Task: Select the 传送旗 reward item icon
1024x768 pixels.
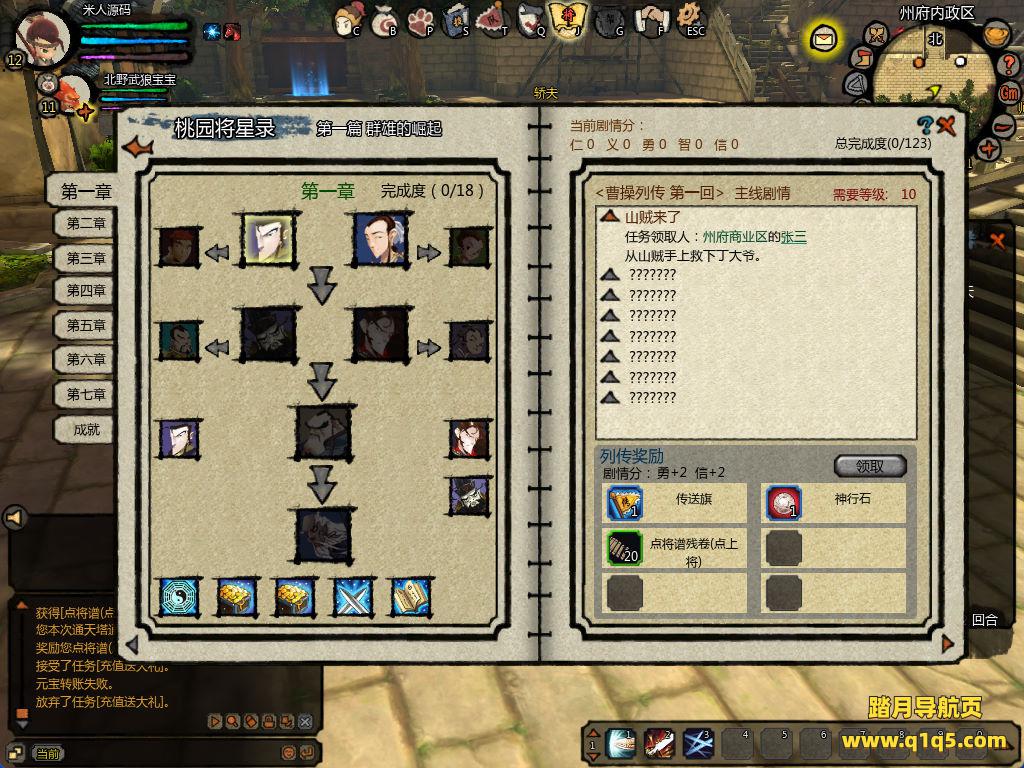Action: (625, 502)
